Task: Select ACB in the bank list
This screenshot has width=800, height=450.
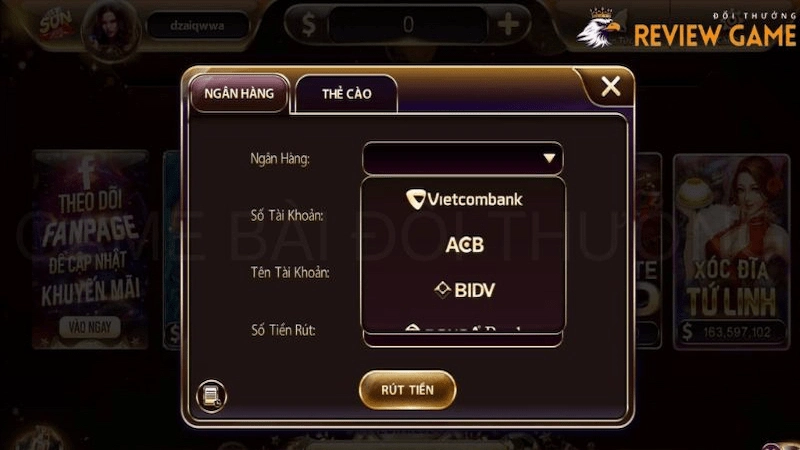Action: click(x=464, y=245)
